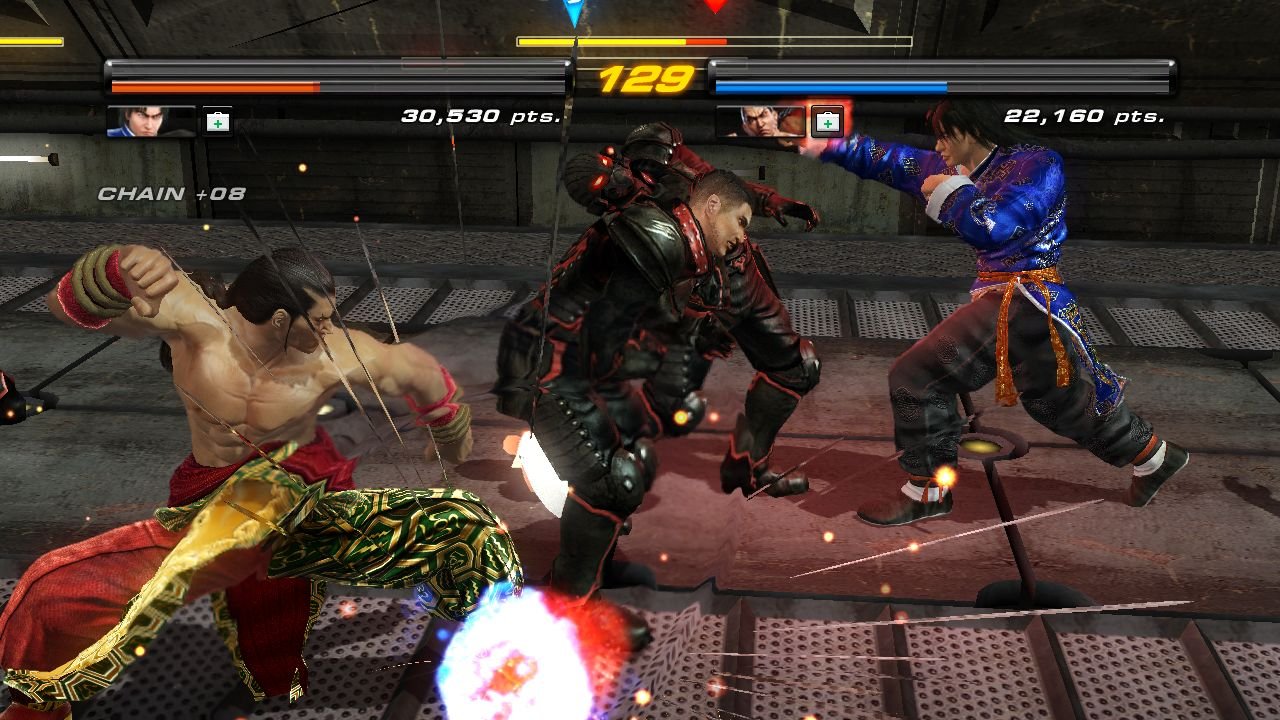Toggle the right player's blue health bar
The image size is (1280, 720).
(x=830, y=87)
